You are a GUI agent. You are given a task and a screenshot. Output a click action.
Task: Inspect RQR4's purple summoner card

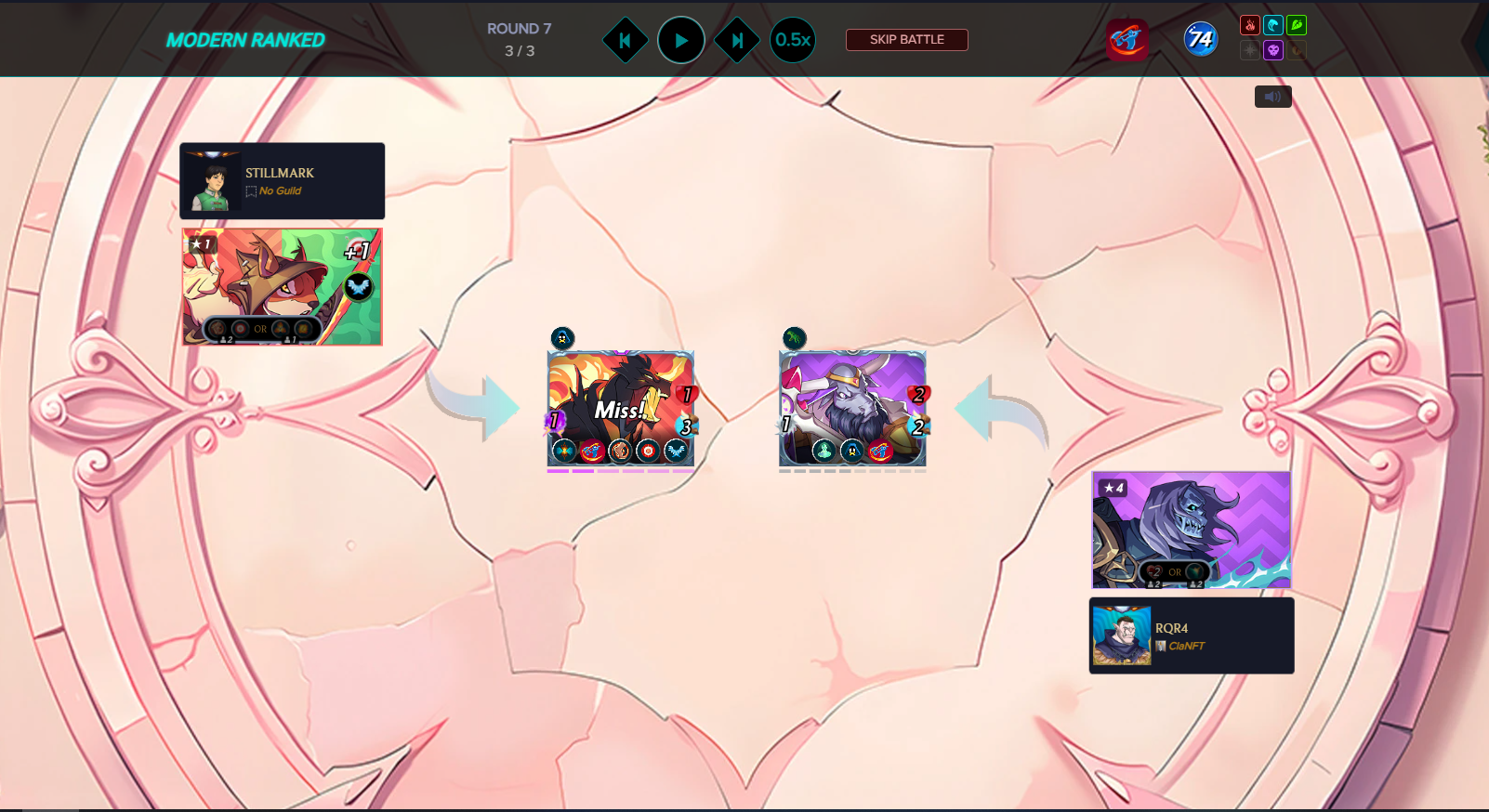[1191, 530]
